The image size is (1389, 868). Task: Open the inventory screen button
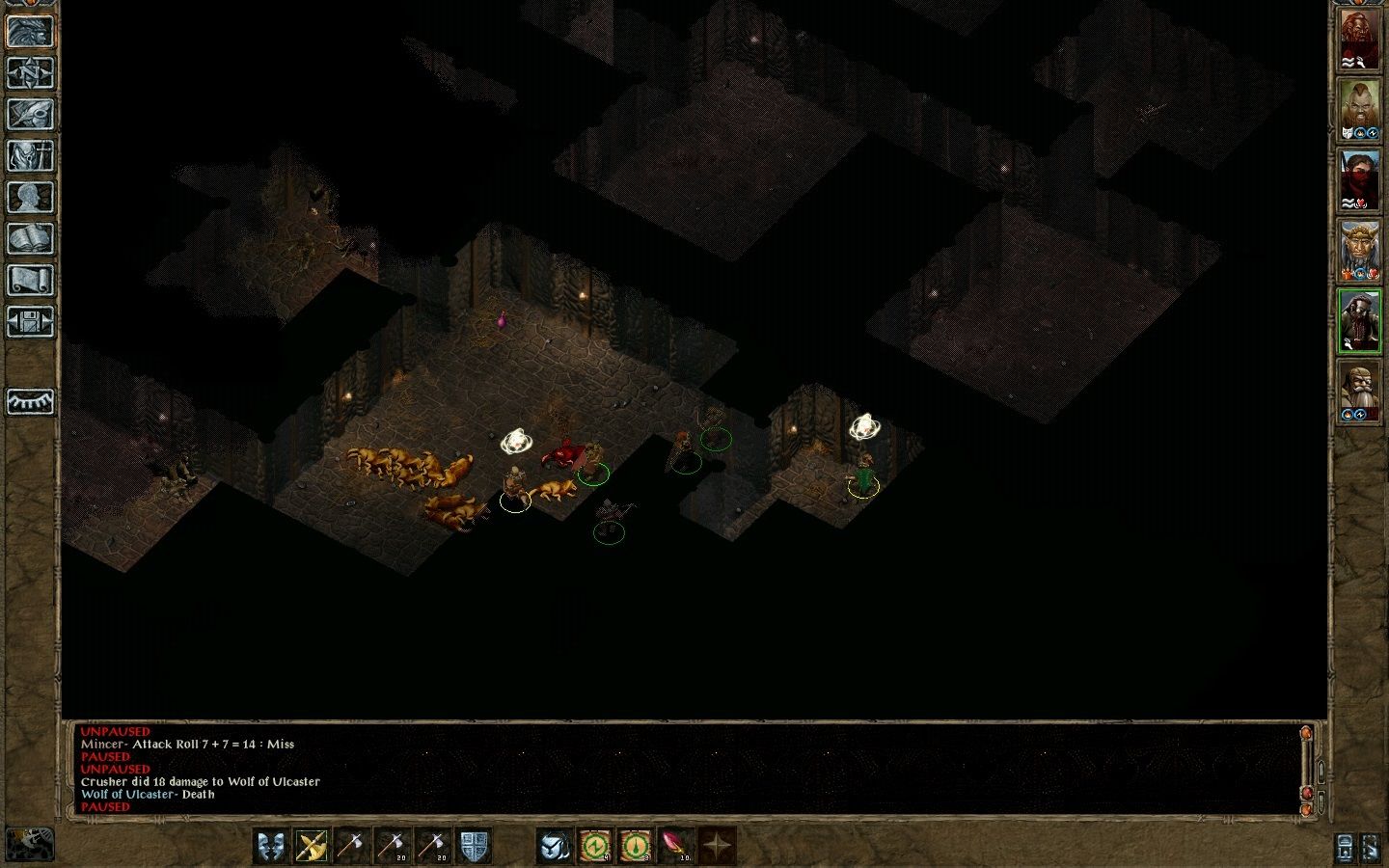(x=30, y=155)
